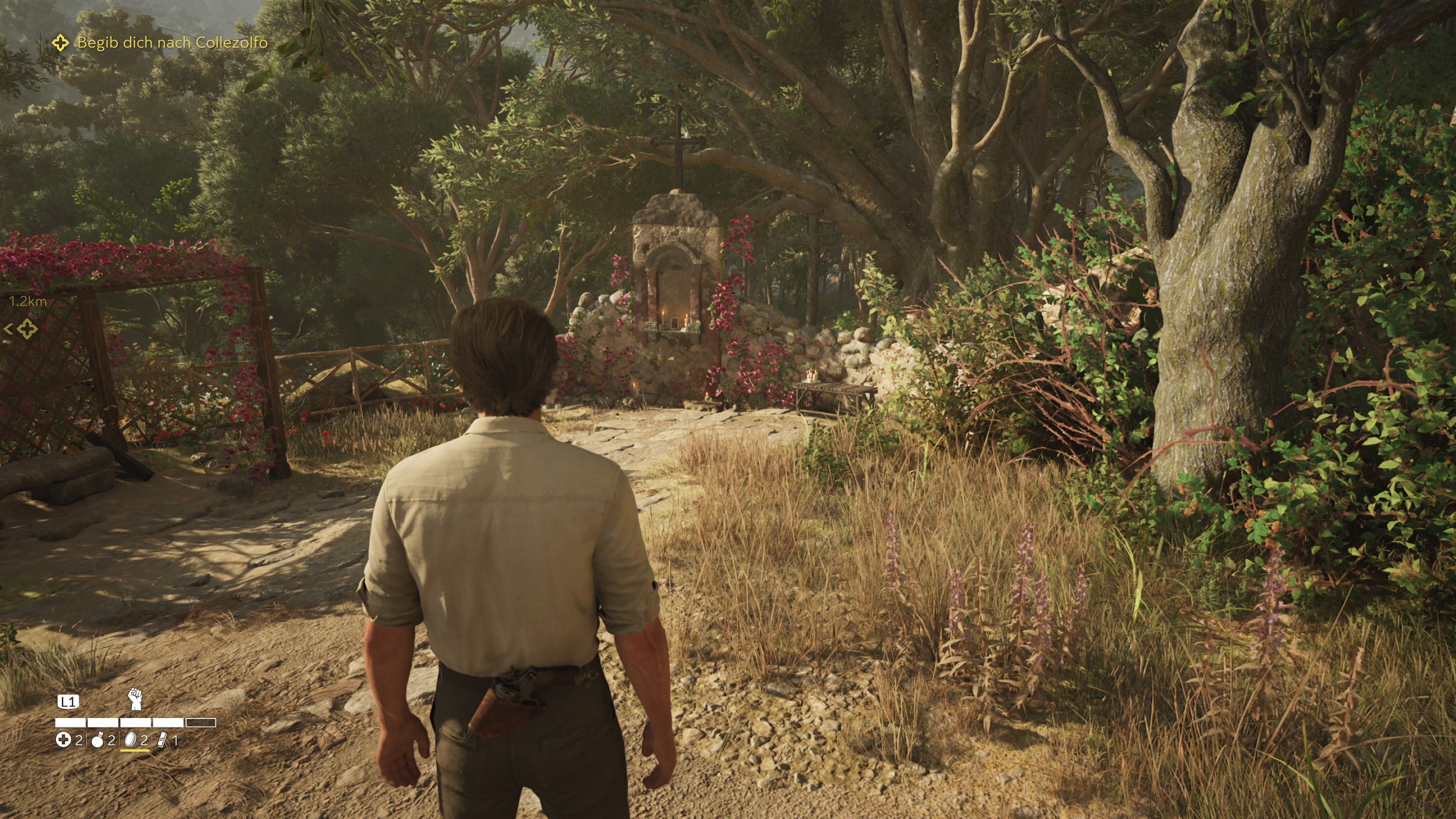Select the round bottle throwable item
1456x819 pixels.
coord(98,740)
